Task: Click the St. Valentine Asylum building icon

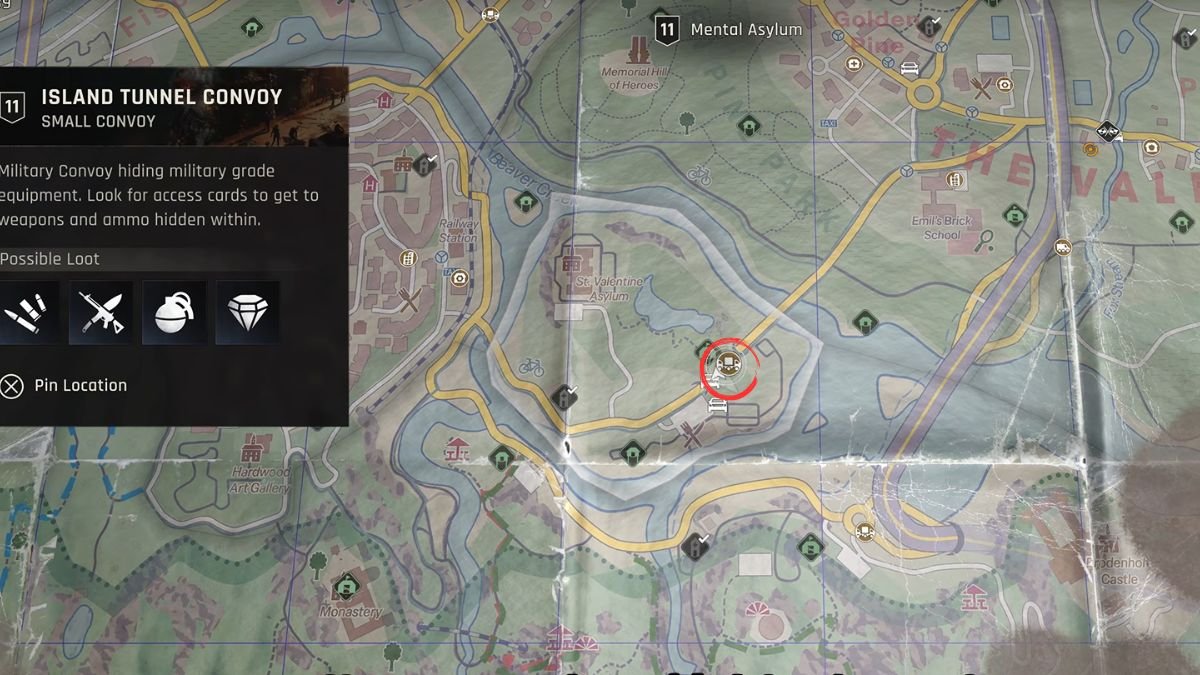Action: tap(573, 264)
